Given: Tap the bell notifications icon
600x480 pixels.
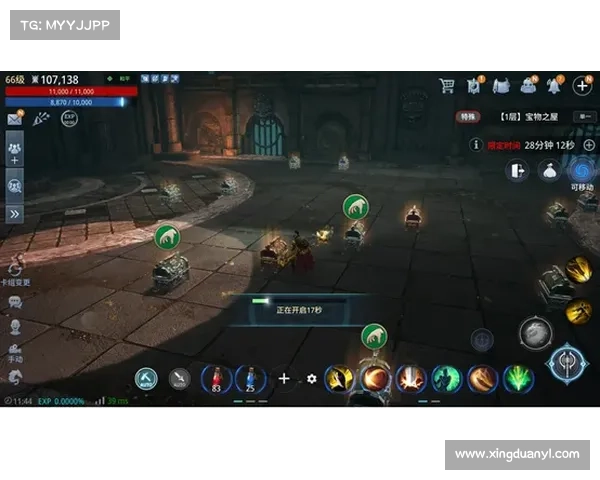Looking at the screenshot, I should tap(556, 86).
